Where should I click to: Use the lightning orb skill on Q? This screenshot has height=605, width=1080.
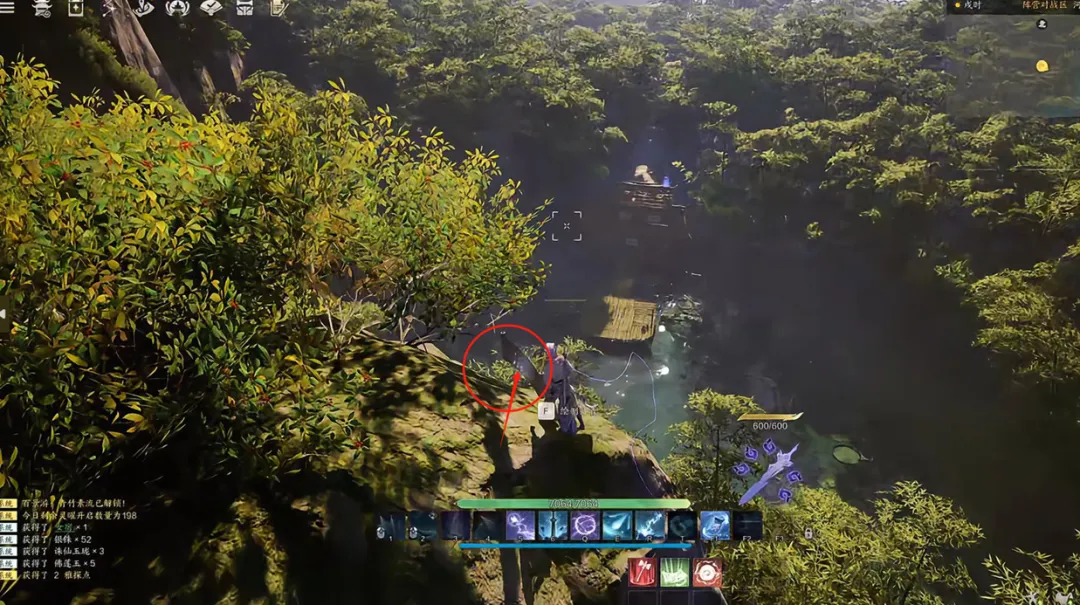point(585,526)
